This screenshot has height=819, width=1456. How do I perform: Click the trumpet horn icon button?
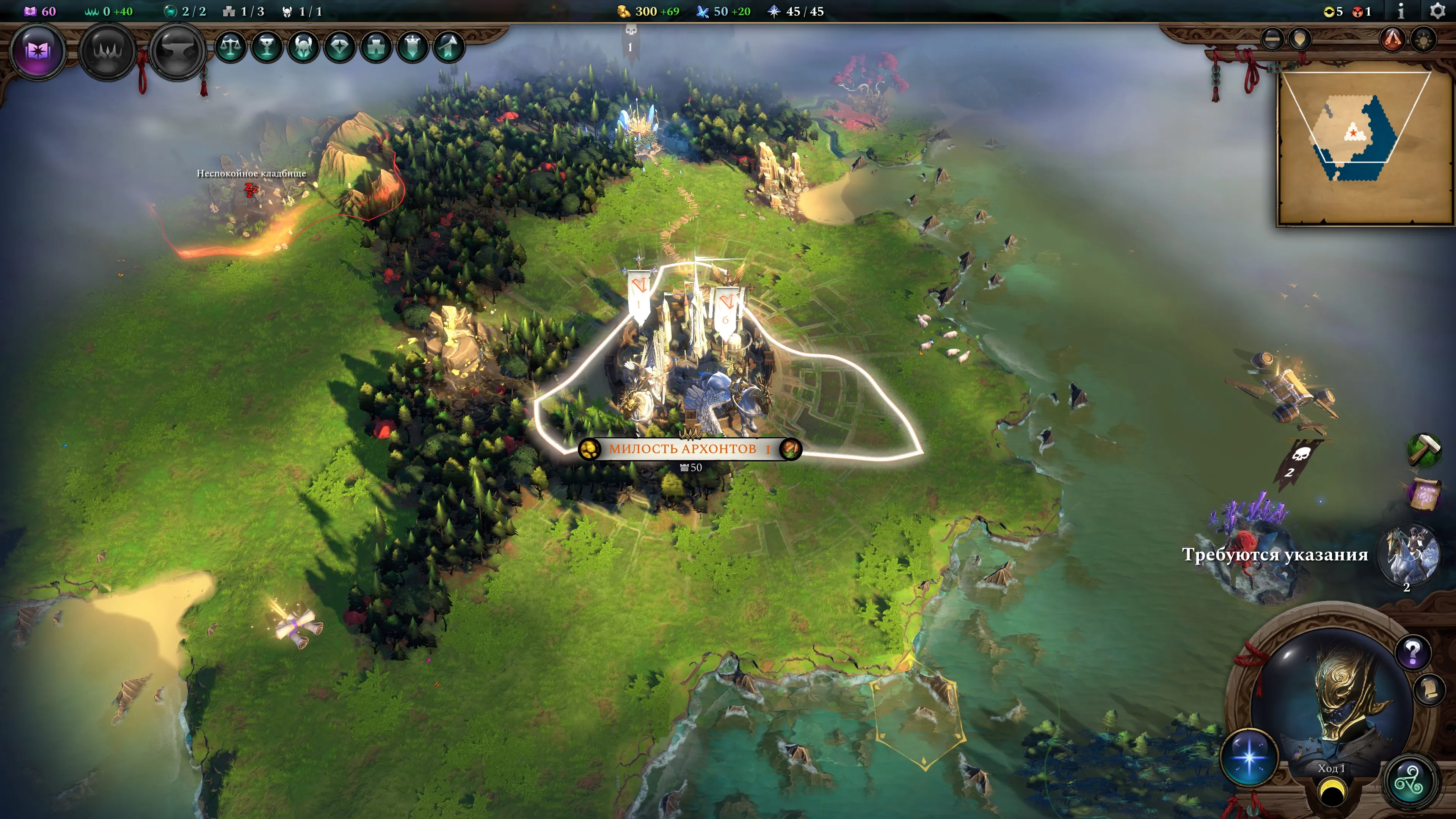click(x=449, y=47)
